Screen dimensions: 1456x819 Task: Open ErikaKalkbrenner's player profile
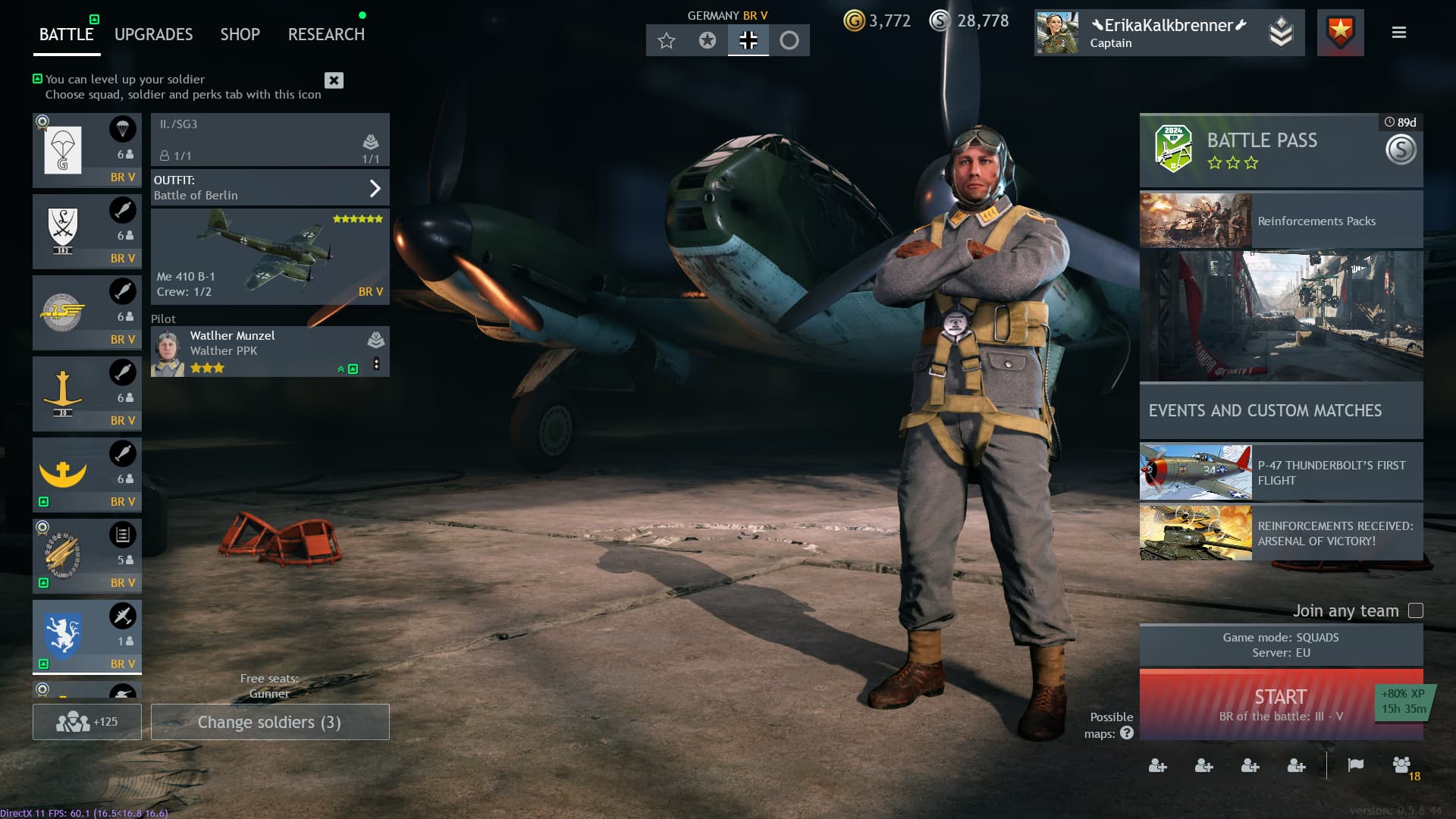(1168, 33)
